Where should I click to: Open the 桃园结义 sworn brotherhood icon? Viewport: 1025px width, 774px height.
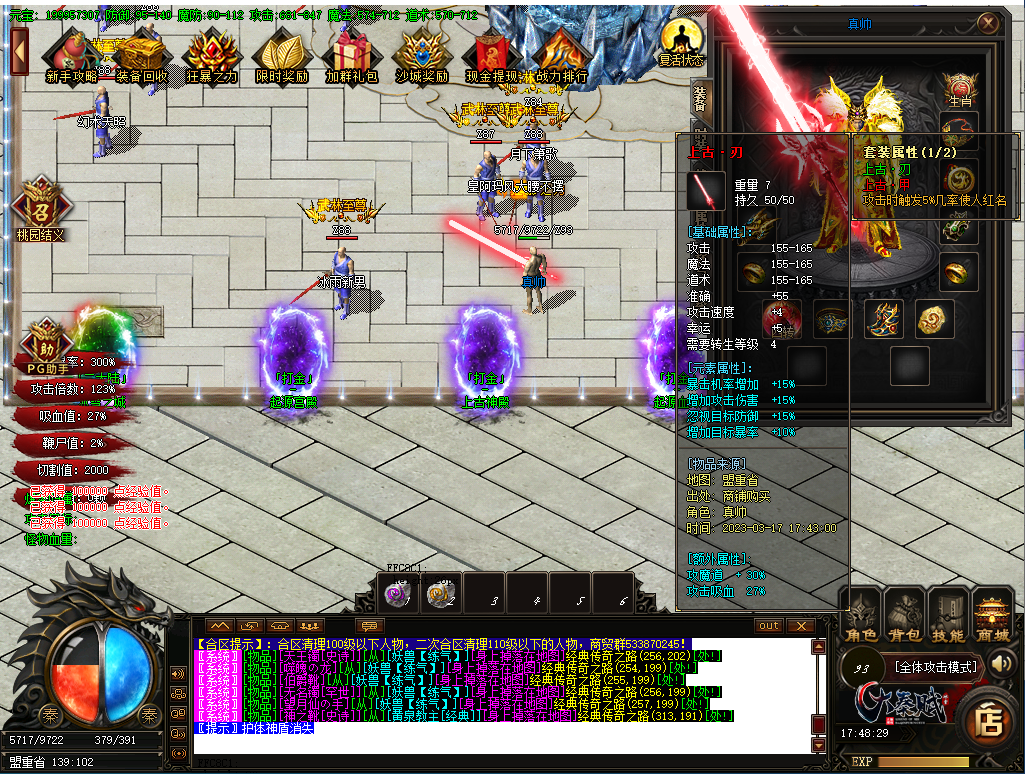pyautogui.click(x=41, y=208)
